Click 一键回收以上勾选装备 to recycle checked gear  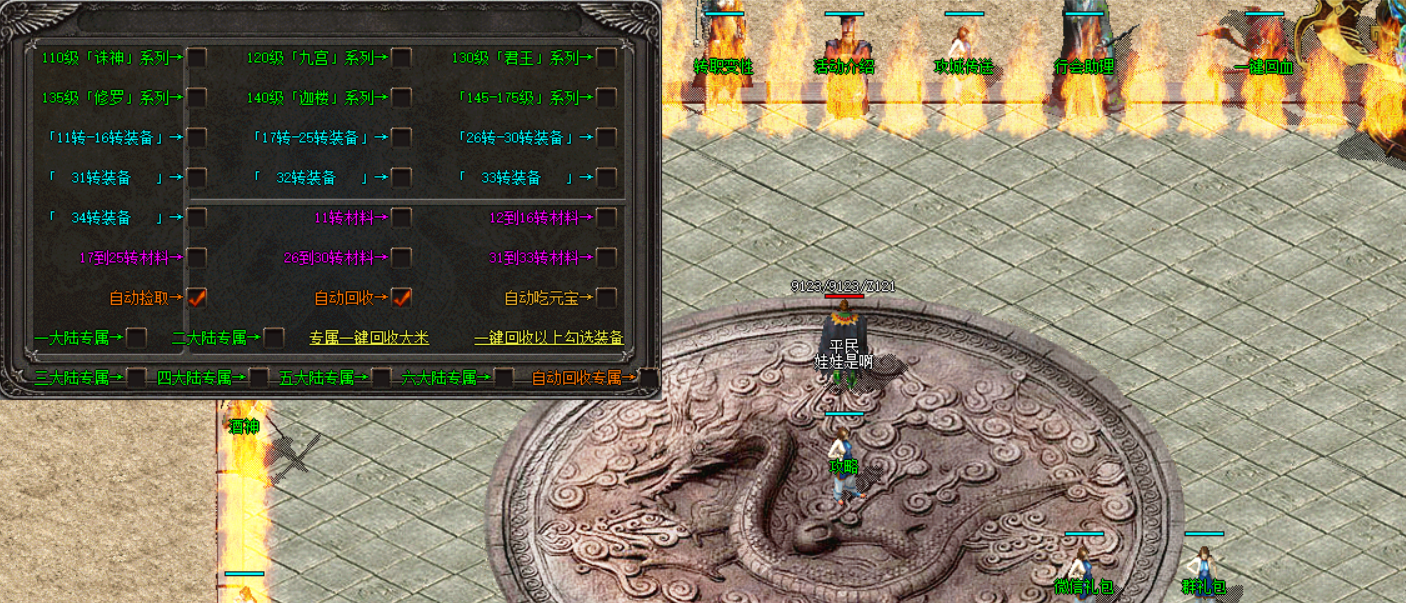549,338
